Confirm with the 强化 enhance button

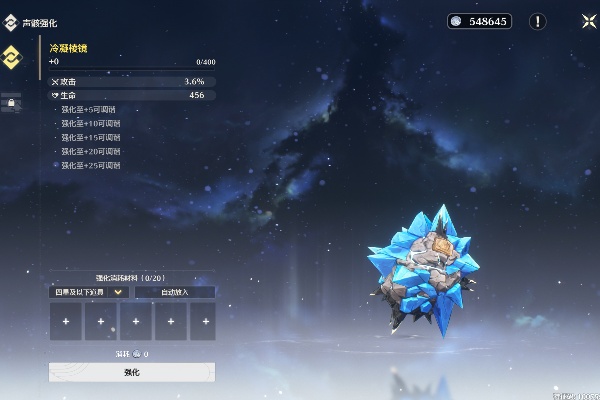pyautogui.click(x=132, y=372)
